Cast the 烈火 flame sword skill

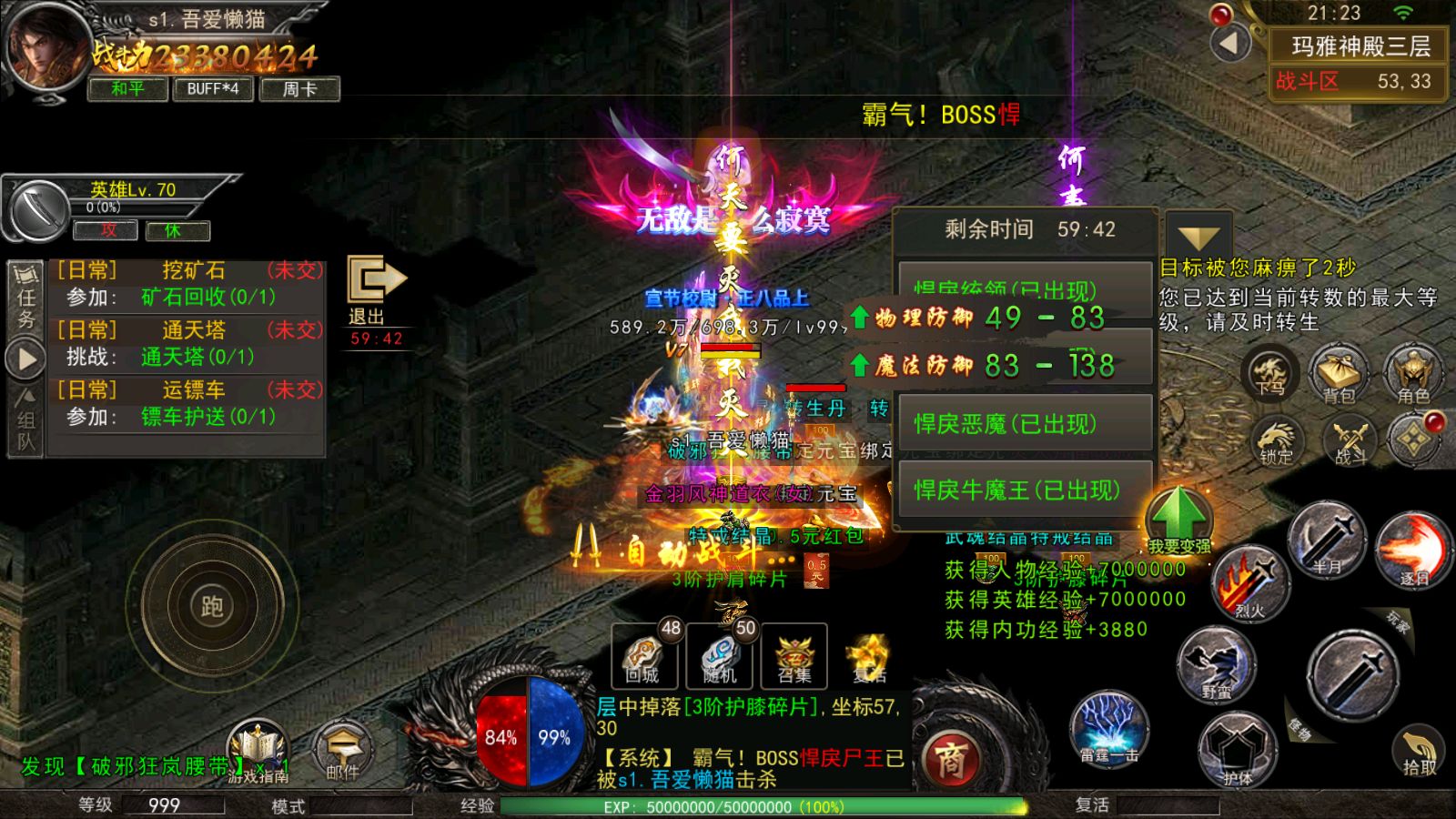click(1250, 583)
